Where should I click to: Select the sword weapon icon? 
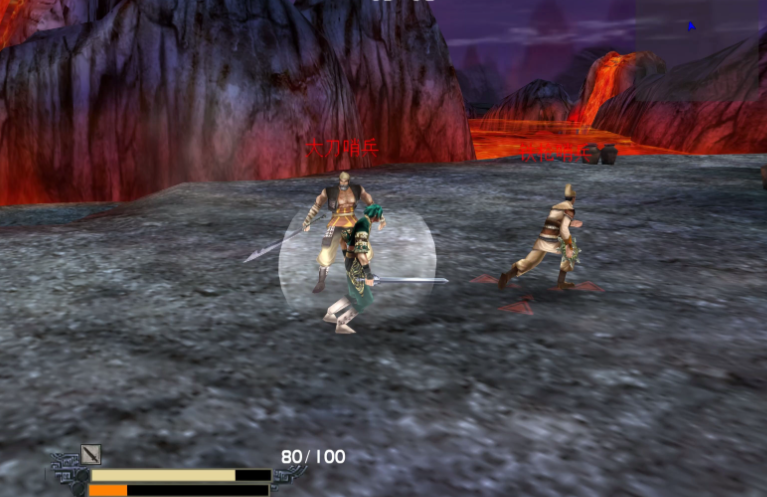[x=91, y=455]
